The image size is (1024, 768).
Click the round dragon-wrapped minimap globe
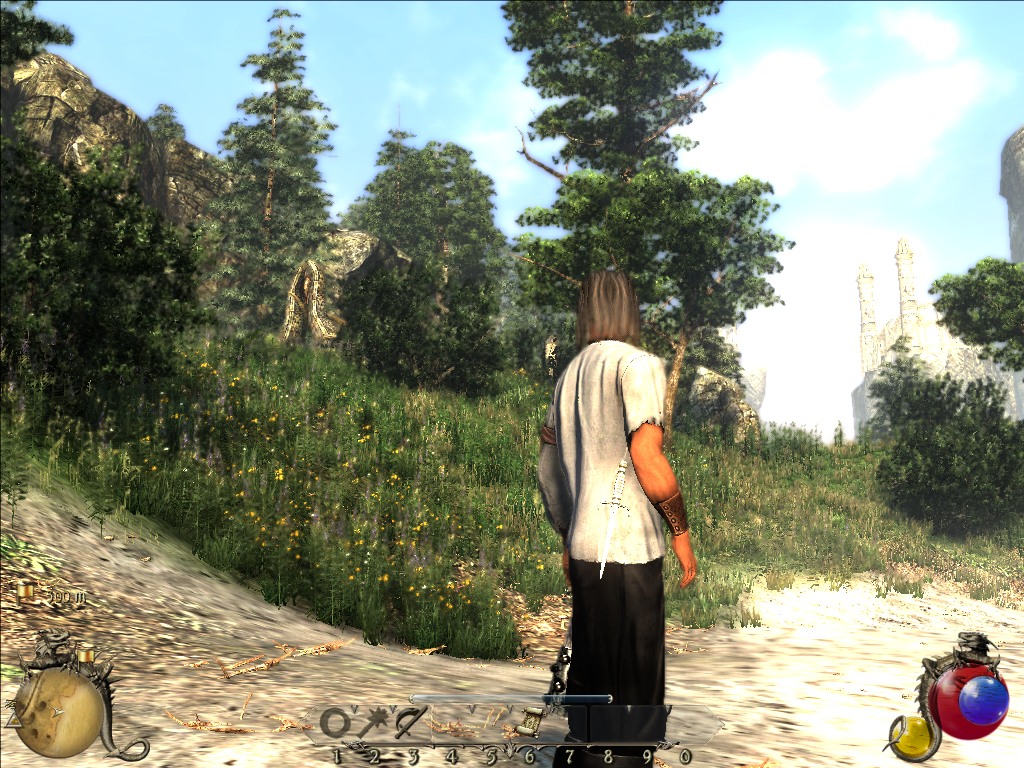point(58,712)
